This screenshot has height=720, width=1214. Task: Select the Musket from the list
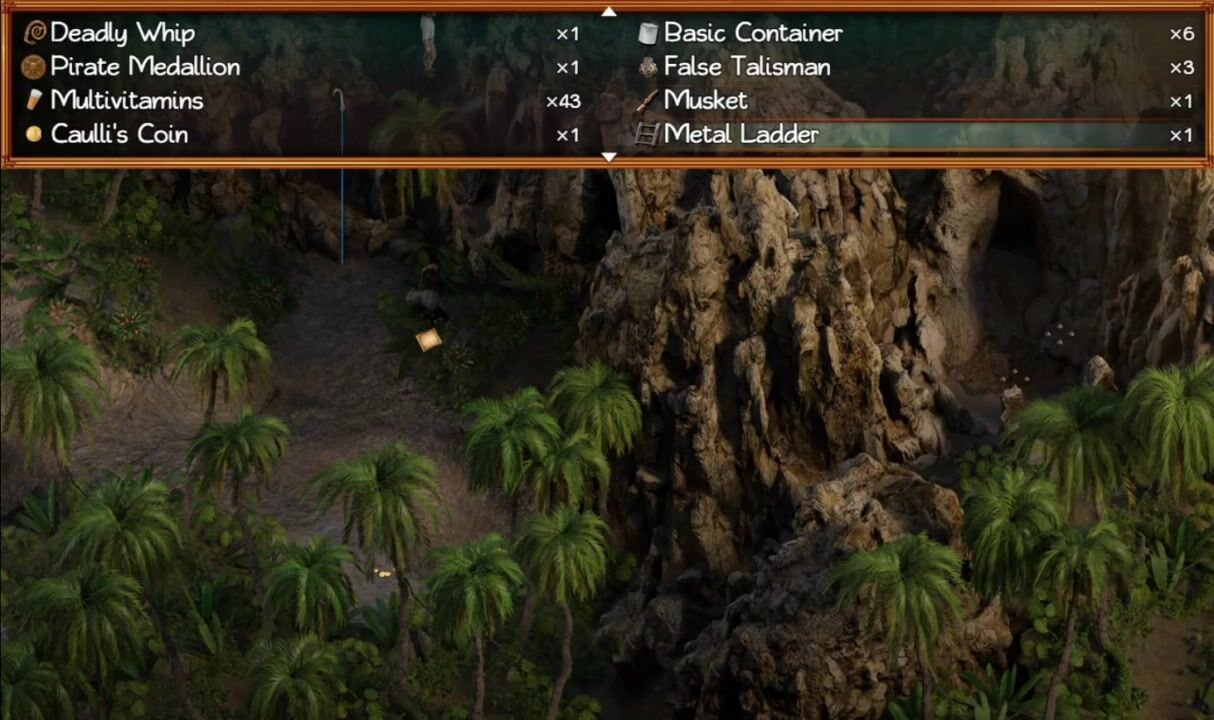(705, 100)
